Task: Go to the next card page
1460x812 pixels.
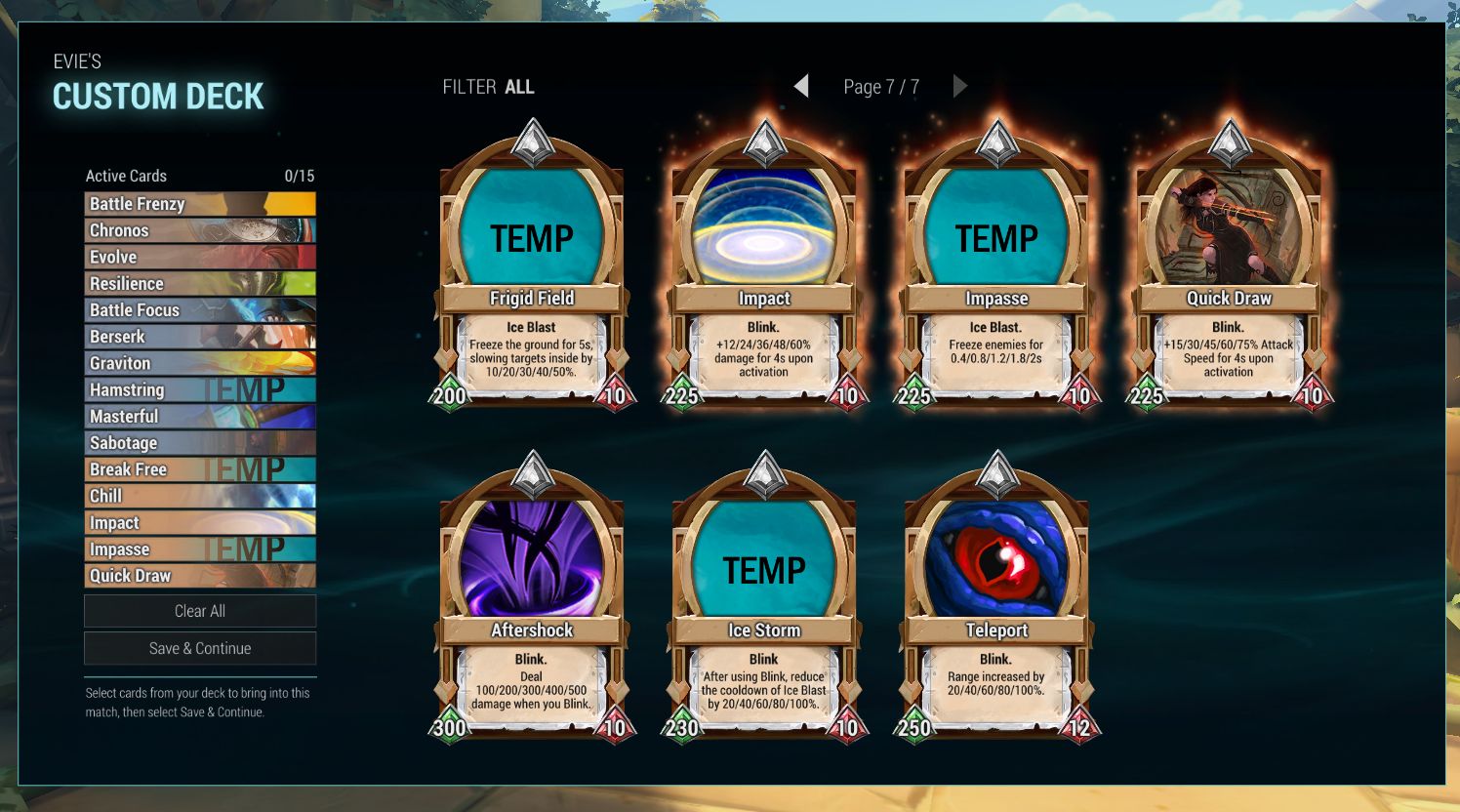Action: click(x=960, y=87)
